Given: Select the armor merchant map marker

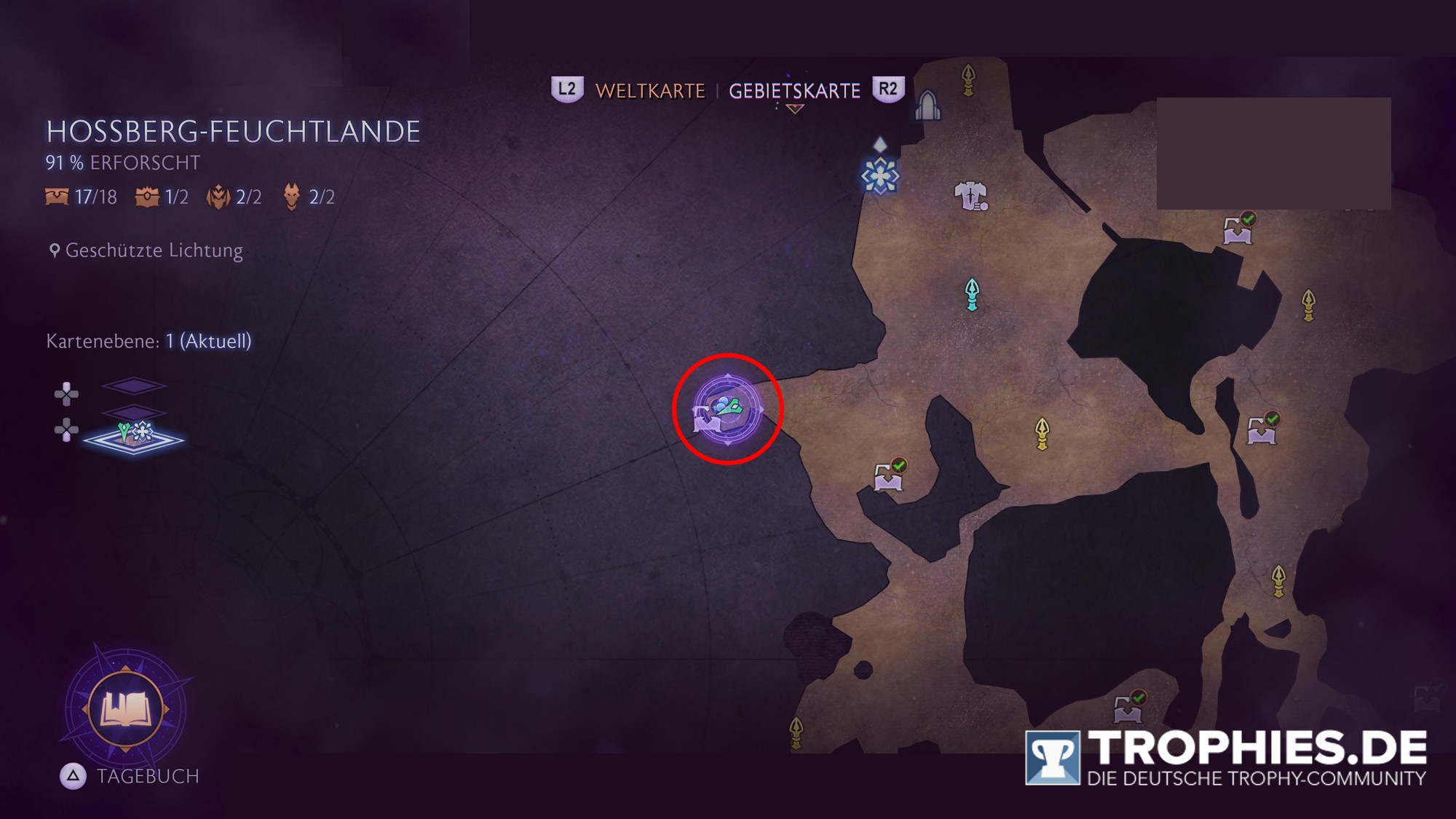Looking at the screenshot, I should [x=970, y=196].
